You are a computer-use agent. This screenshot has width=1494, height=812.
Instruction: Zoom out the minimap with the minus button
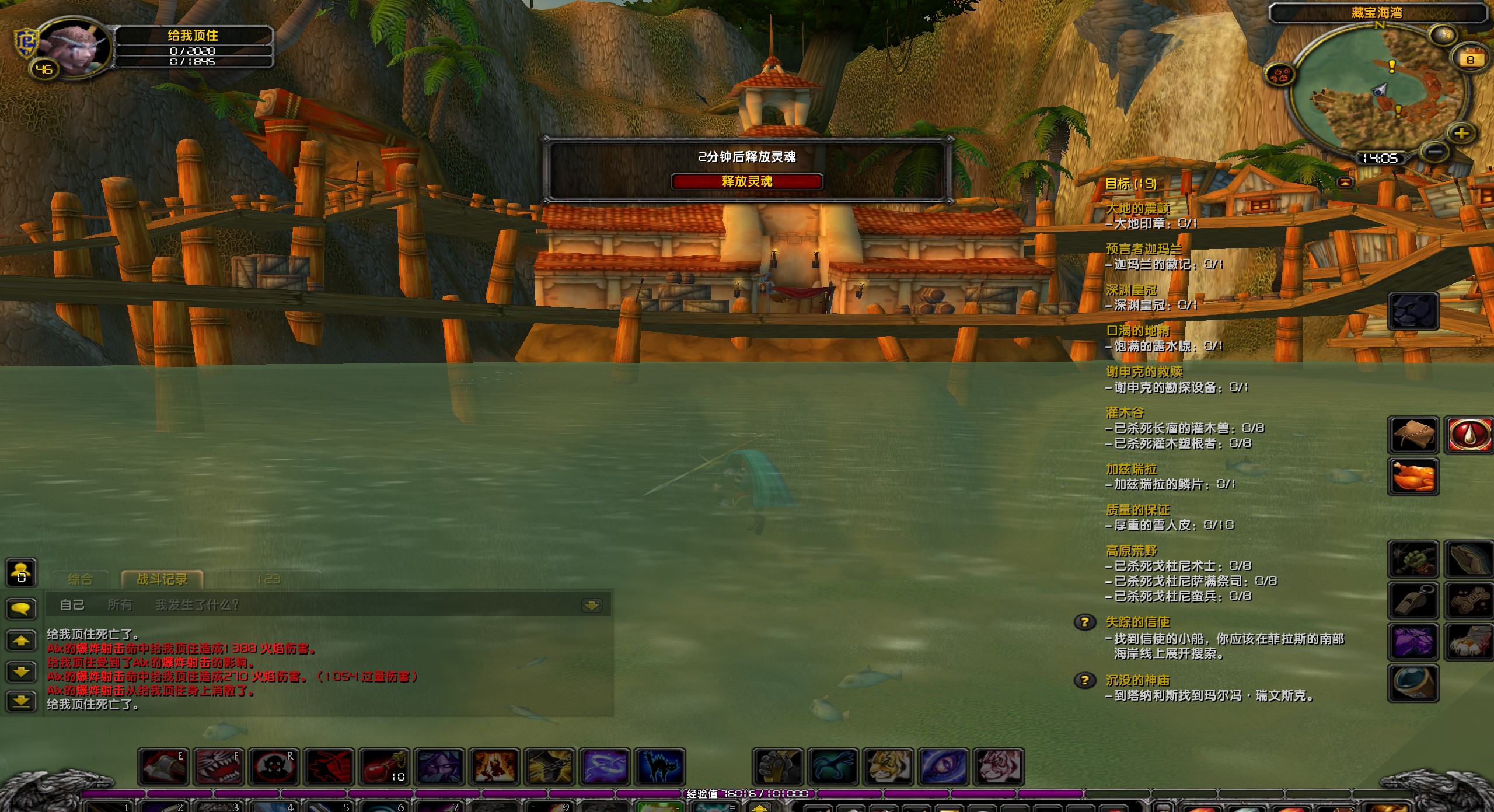pos(1436,152)
